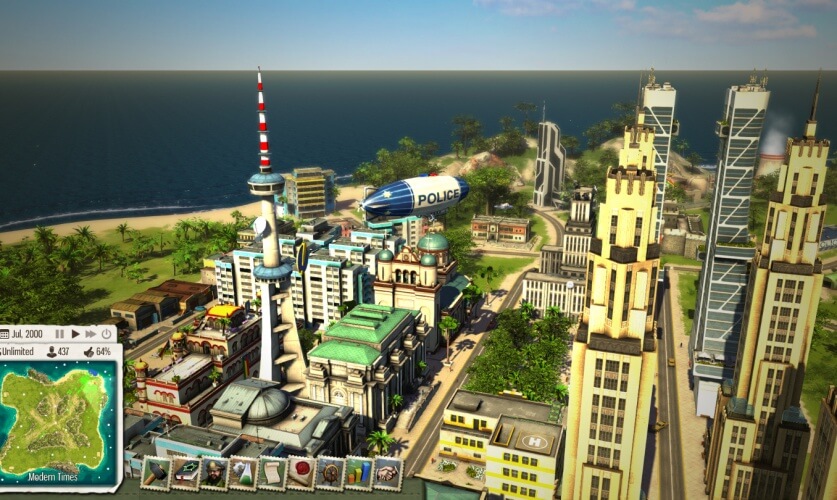Open the hammer construction menu

pos(156,473)
